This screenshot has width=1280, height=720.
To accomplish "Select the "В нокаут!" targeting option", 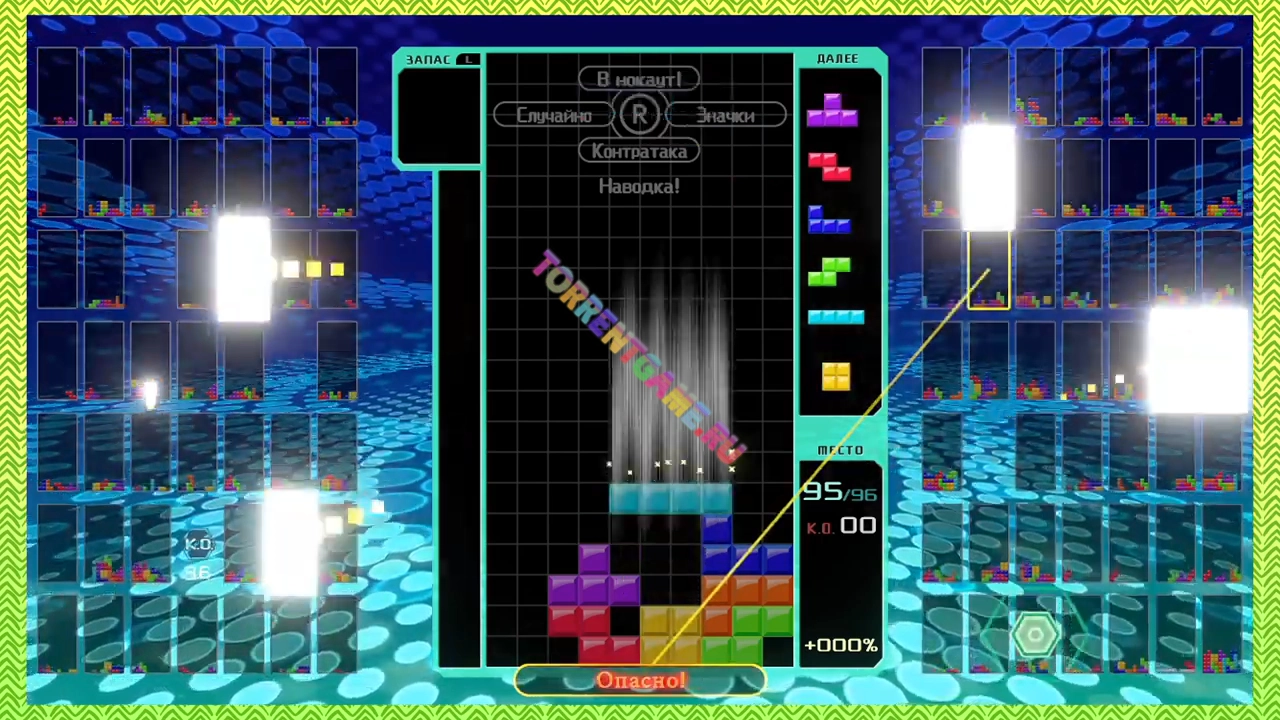I will pos(639,79).
